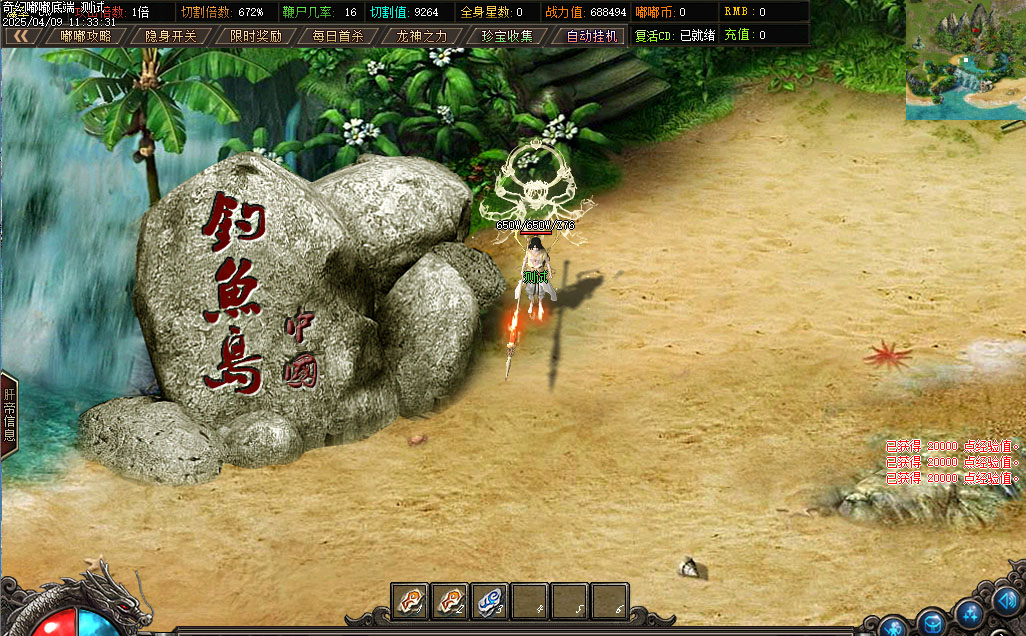The width and height of the screenshot is (1026, 636).
Task: Expand the 肝帝信息 side panel
Action: pyautogui.click(x=9, y=415)
